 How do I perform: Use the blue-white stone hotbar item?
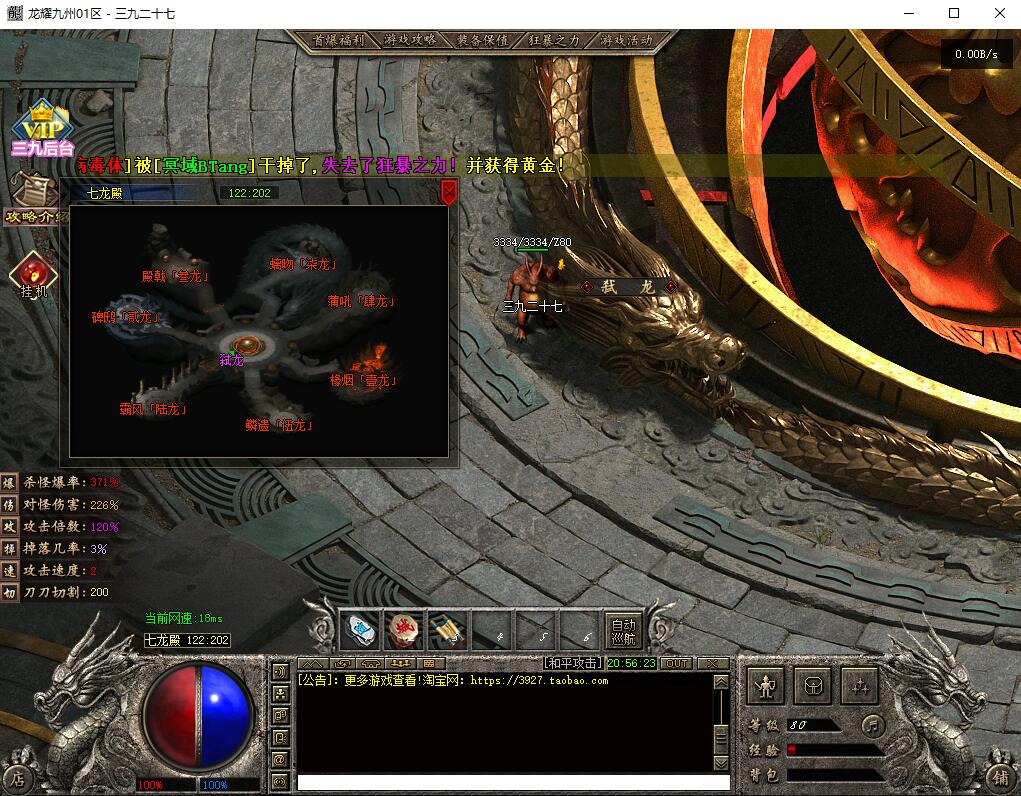coord(360,629)
